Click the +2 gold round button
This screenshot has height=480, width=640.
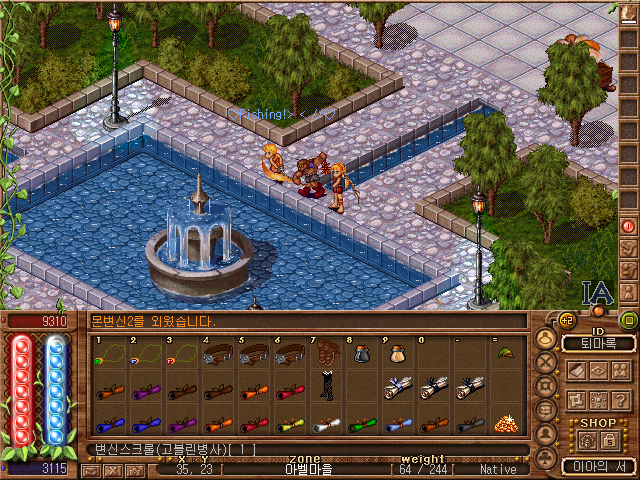click(x=567, y=319)
